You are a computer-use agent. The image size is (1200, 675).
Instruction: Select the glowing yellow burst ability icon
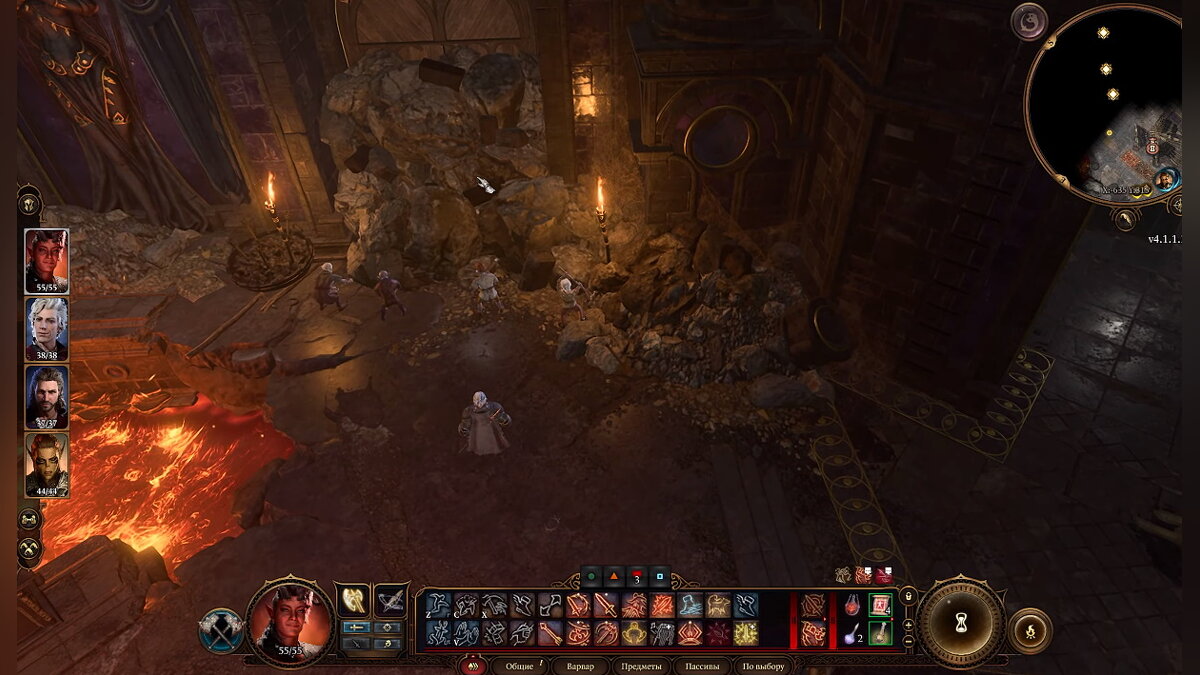tap(746, 634)
